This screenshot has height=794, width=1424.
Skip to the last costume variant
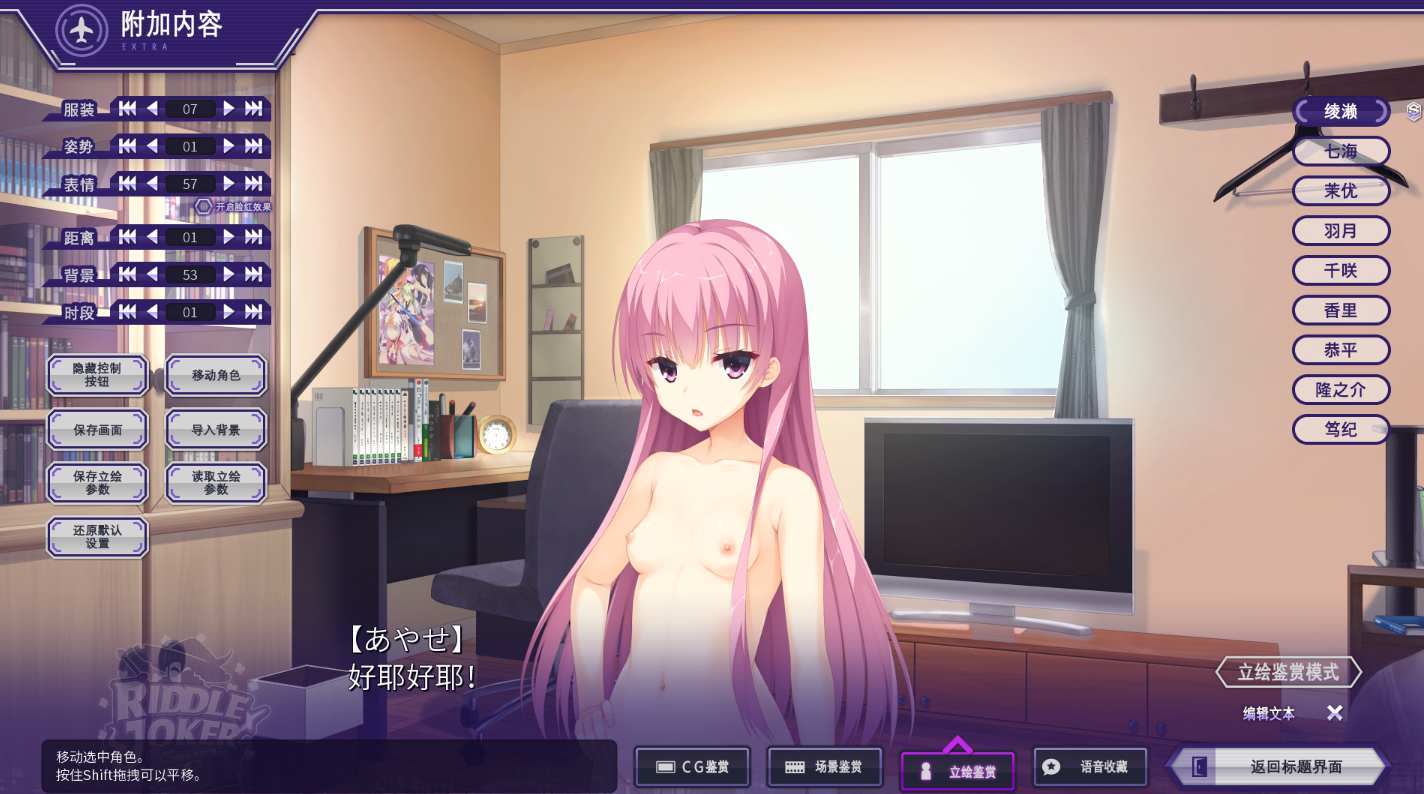pyautogui.click(x=252, y=108)
